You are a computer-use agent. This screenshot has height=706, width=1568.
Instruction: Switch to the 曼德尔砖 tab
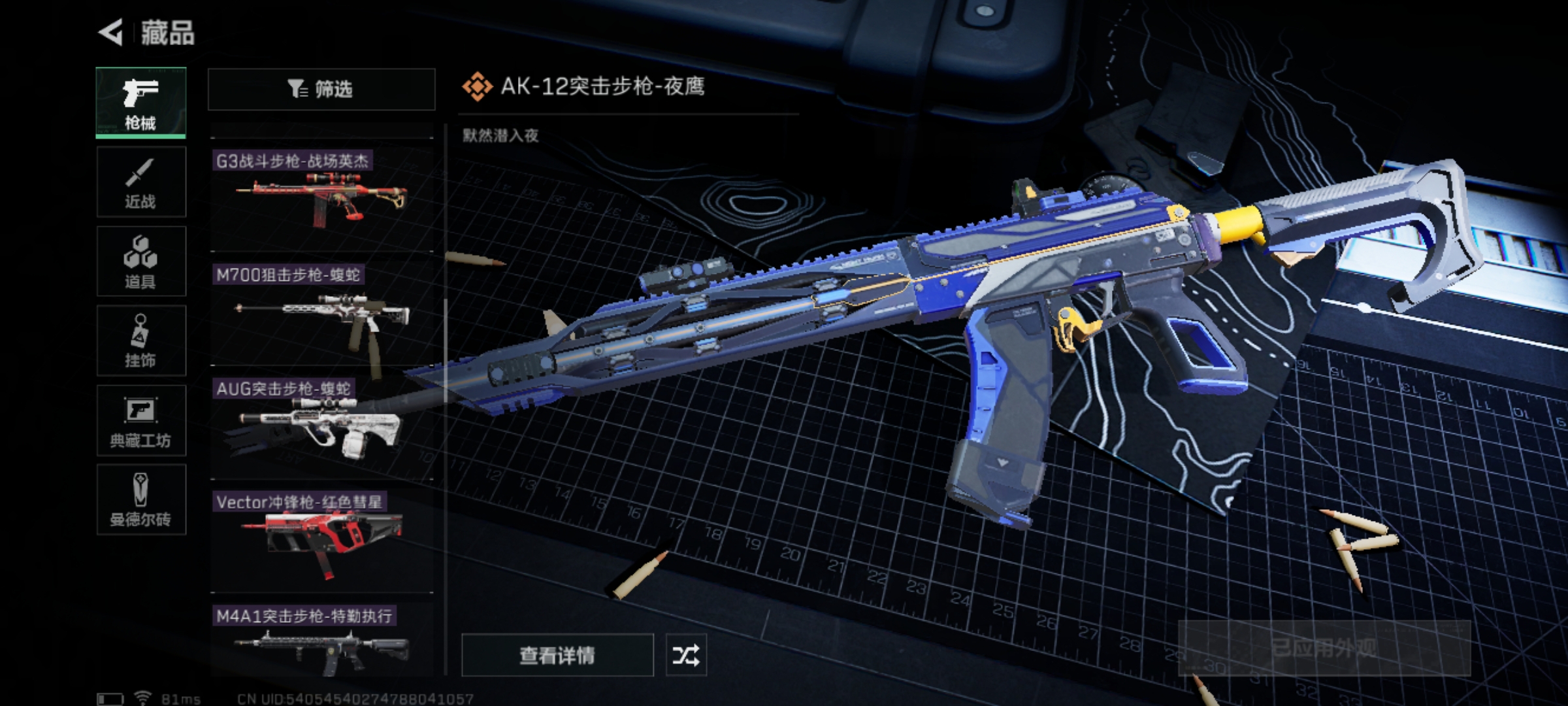[141, 500]
